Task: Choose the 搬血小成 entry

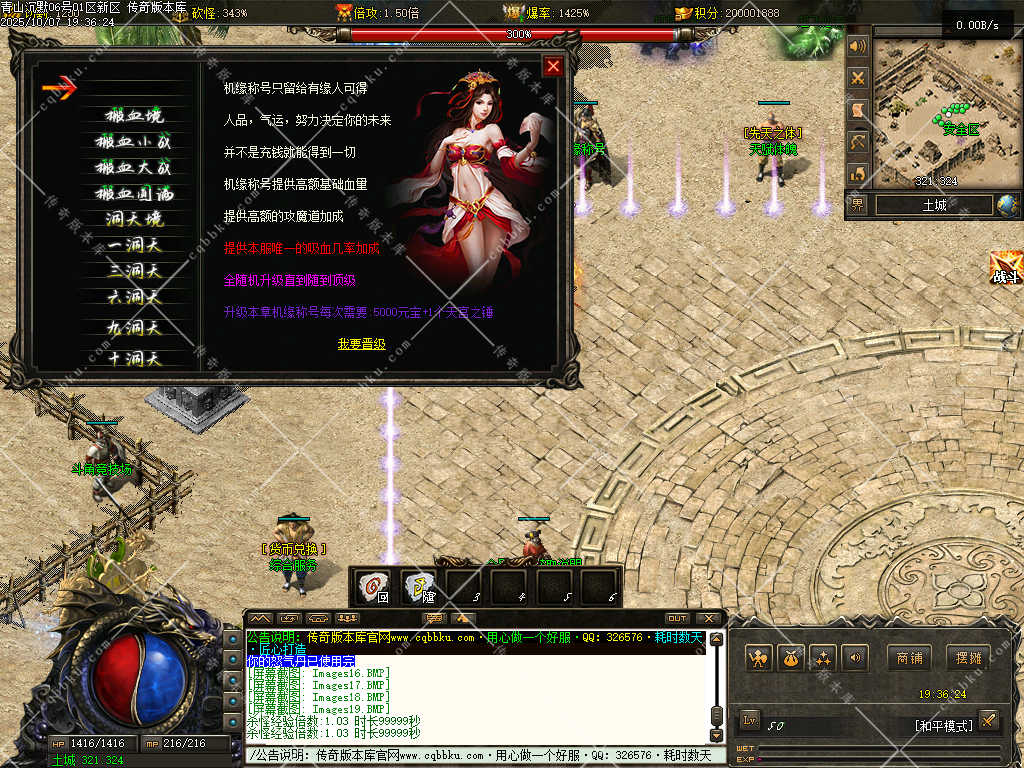Action: click(x=134, y=141)
